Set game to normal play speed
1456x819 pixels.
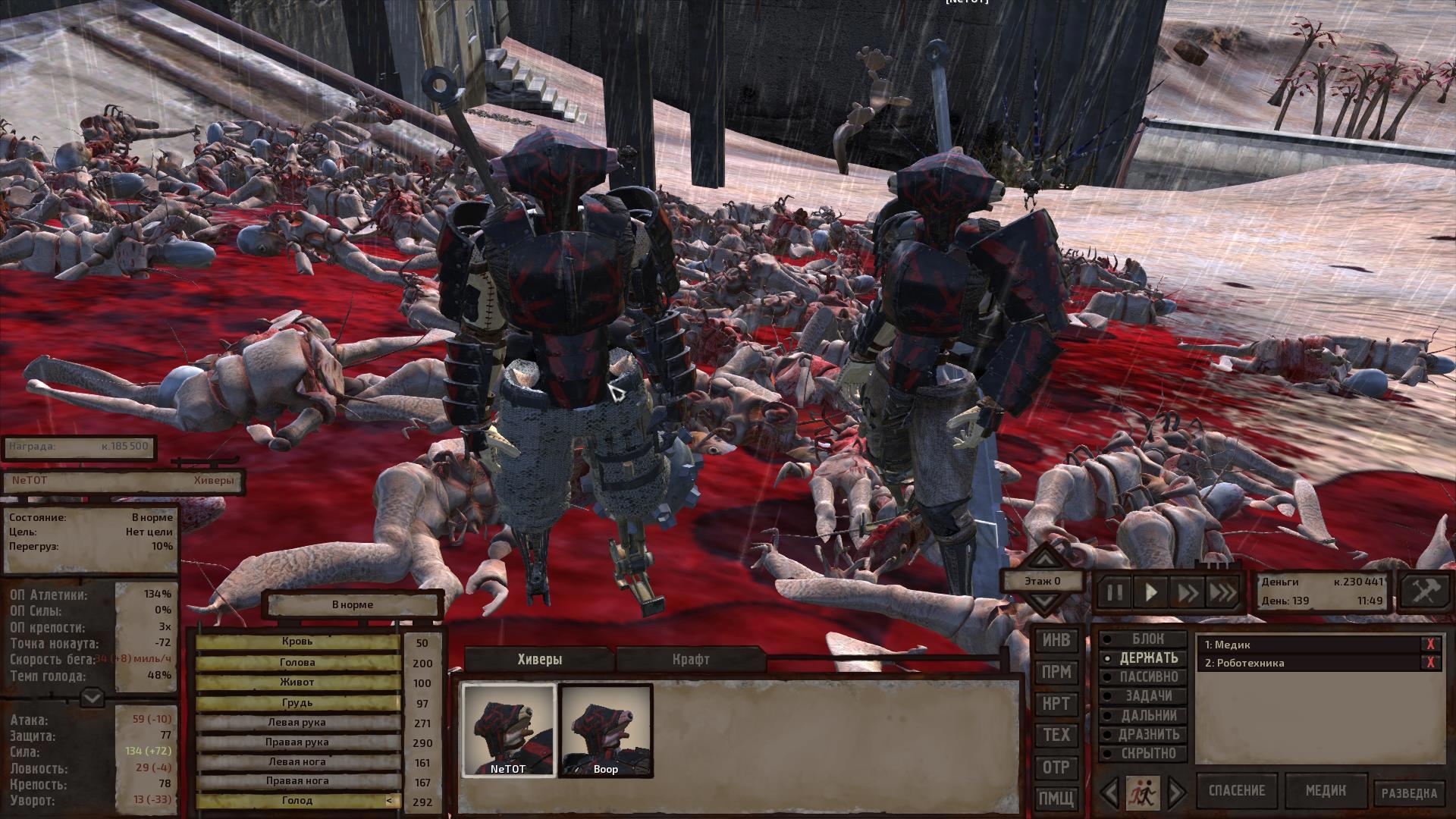tap(1150, 591)
